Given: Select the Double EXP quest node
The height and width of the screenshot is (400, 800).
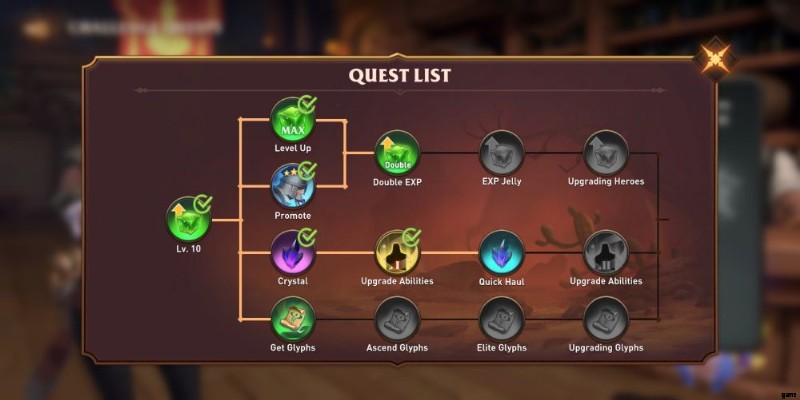Looking at the screenshot, I should tap(397, 153).
